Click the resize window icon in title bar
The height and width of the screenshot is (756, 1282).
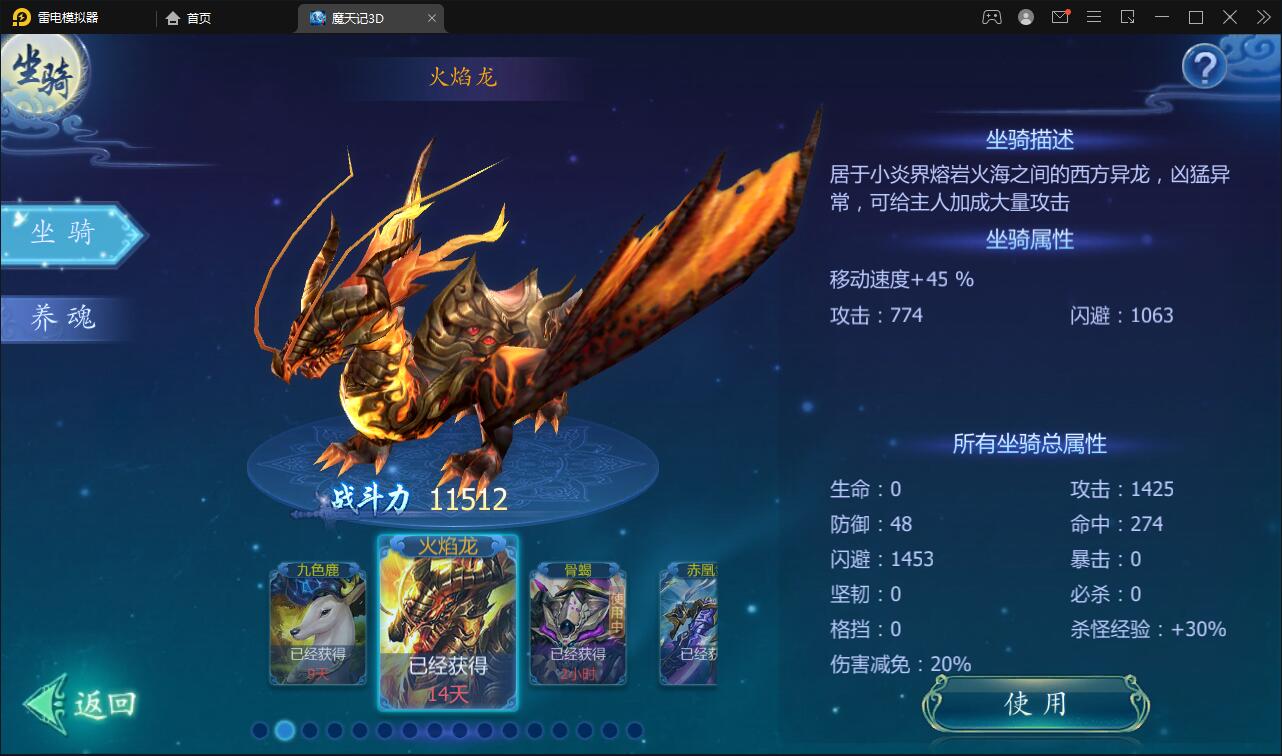pyautogui.click(x=1126, y=17)
